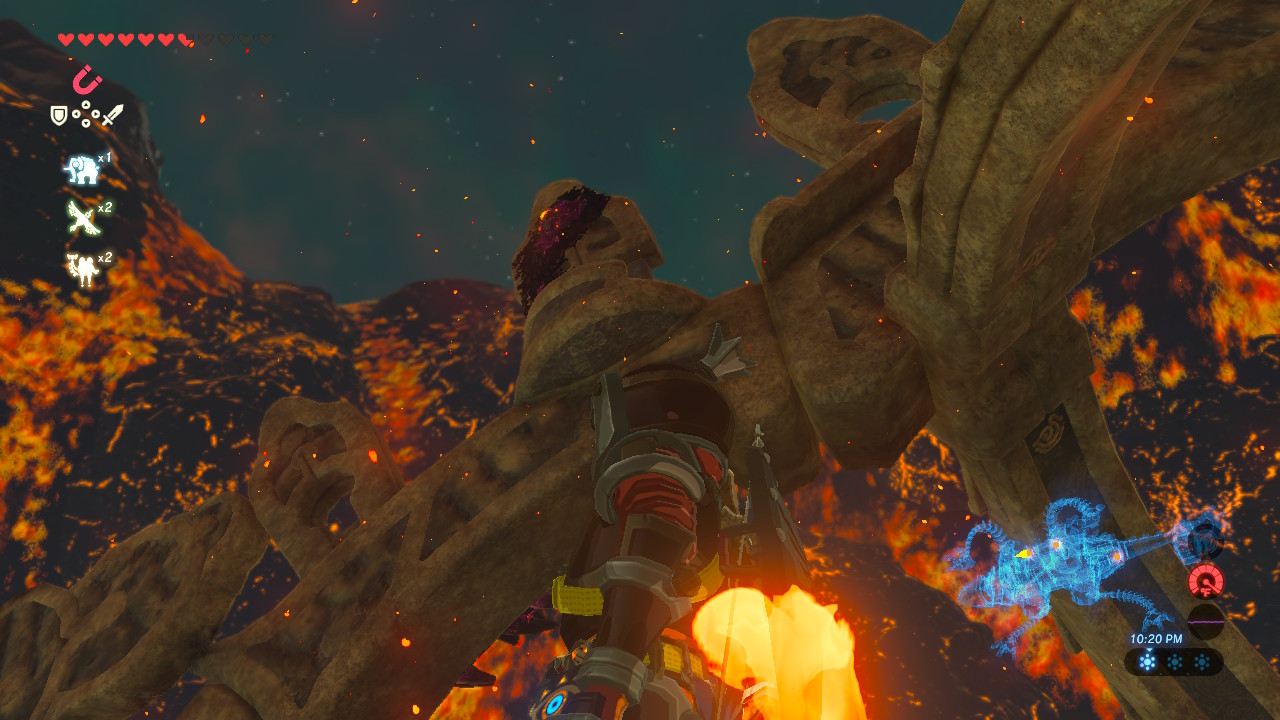Click the 10:20 PM clock display
1280x720 pixels.
[1156, 639]
